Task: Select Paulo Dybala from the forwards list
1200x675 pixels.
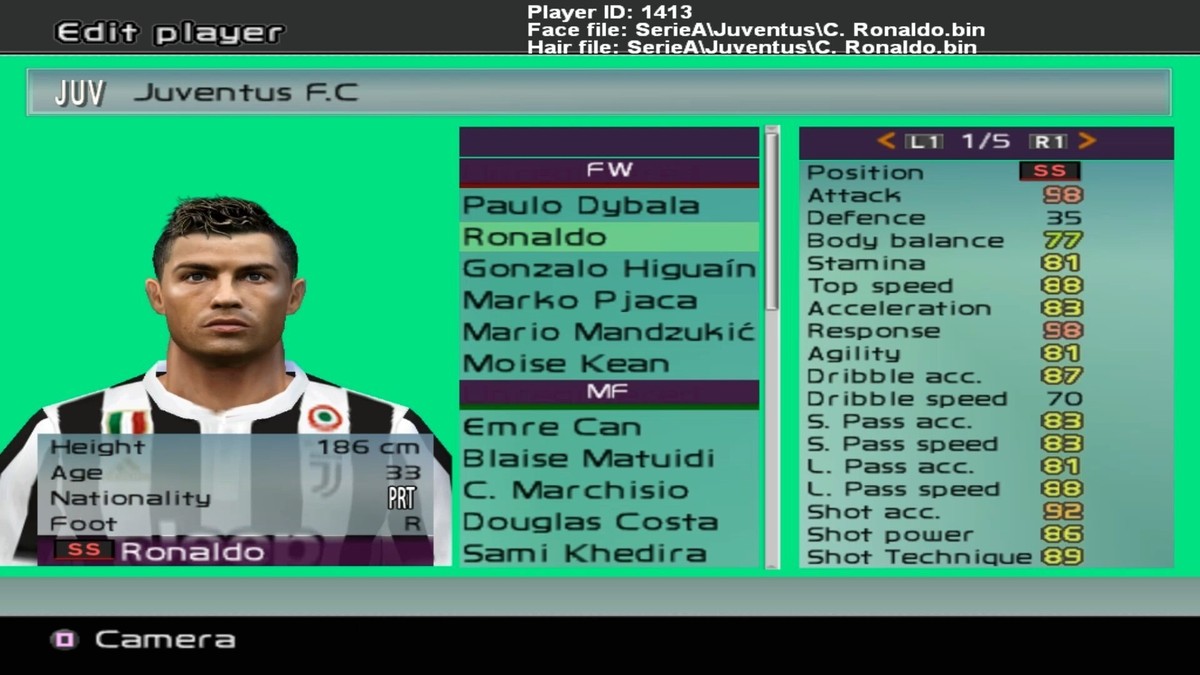Action: [581, 206]
